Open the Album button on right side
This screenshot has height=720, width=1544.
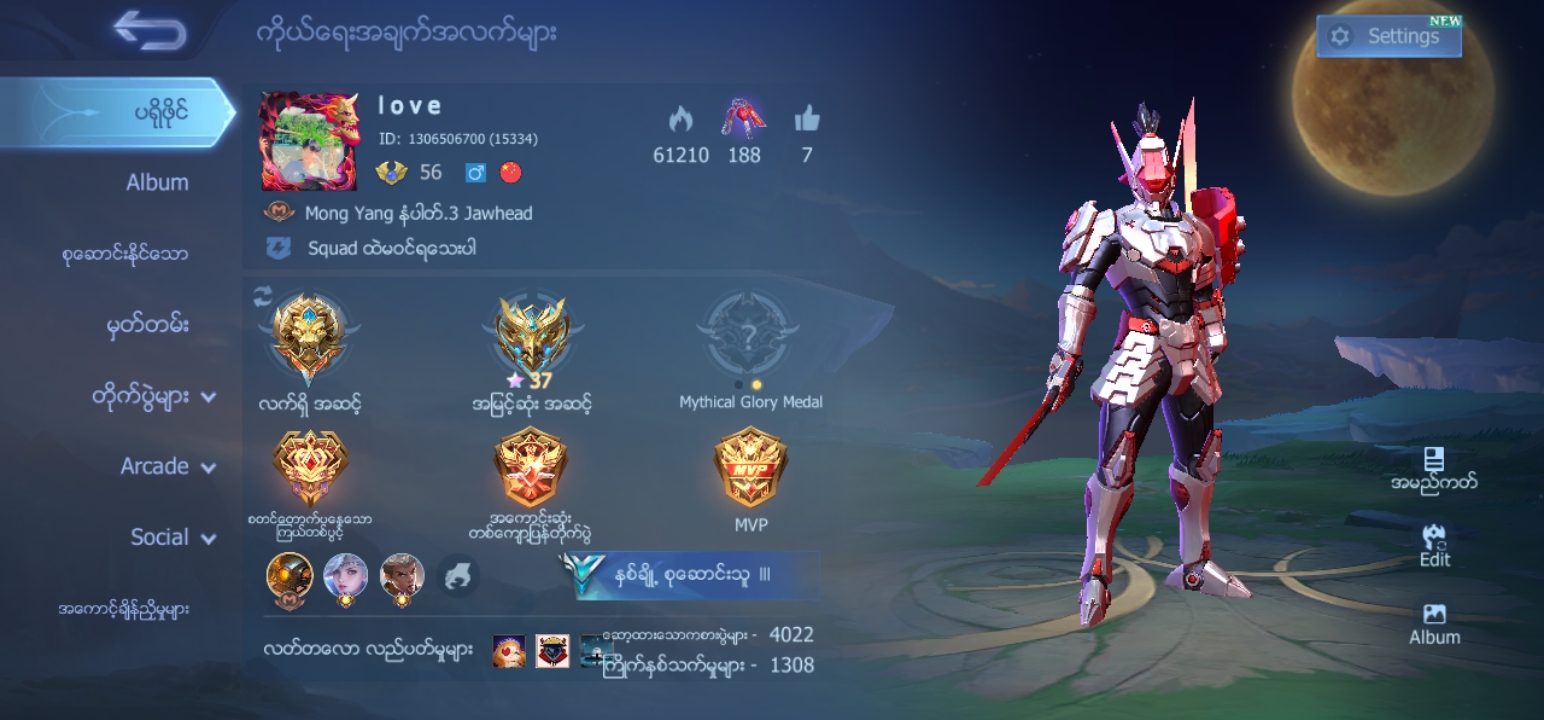(1434, 623)
